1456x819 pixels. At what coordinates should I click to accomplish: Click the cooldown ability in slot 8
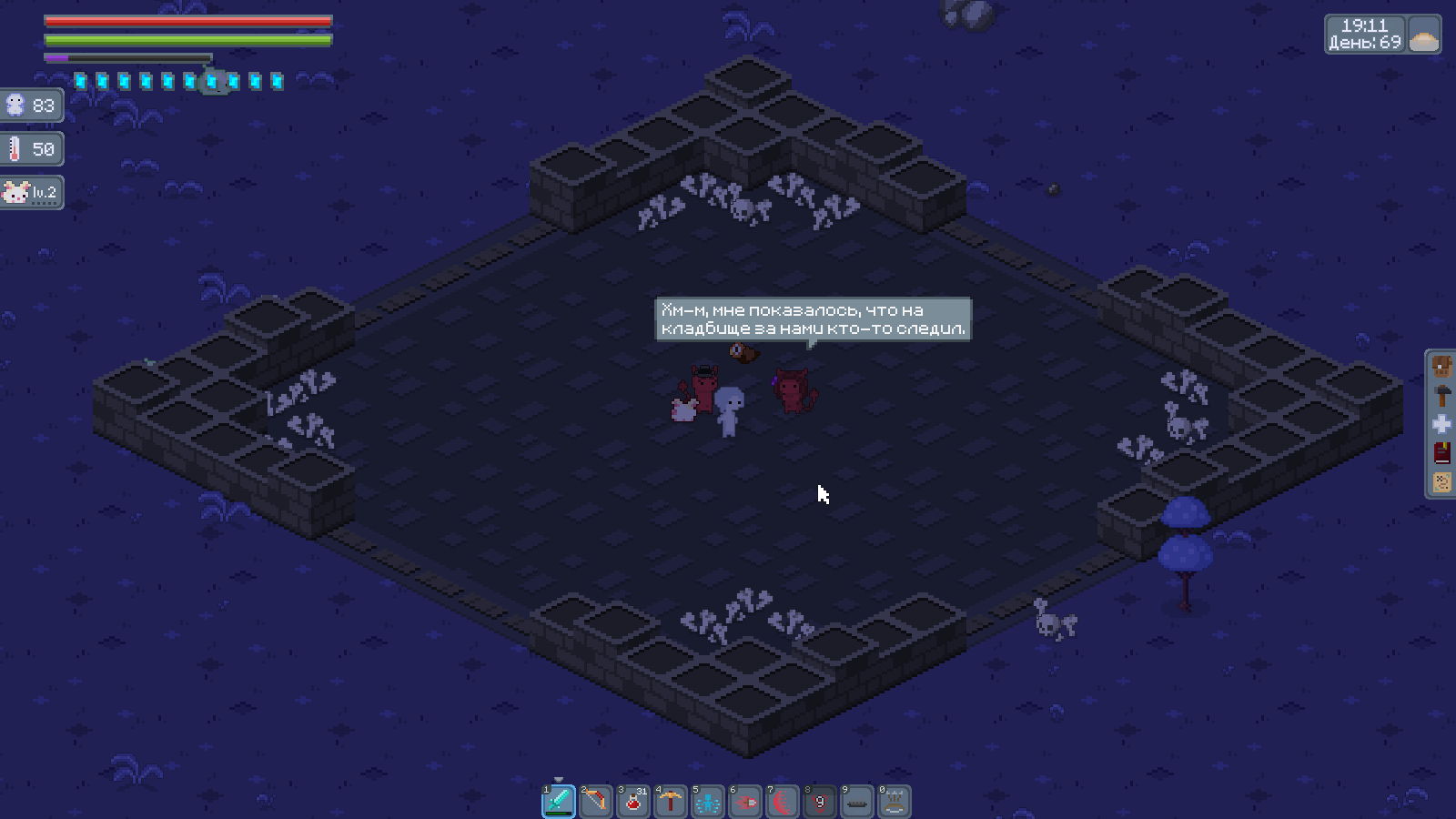pyautogui.click(x=820, y=802)
